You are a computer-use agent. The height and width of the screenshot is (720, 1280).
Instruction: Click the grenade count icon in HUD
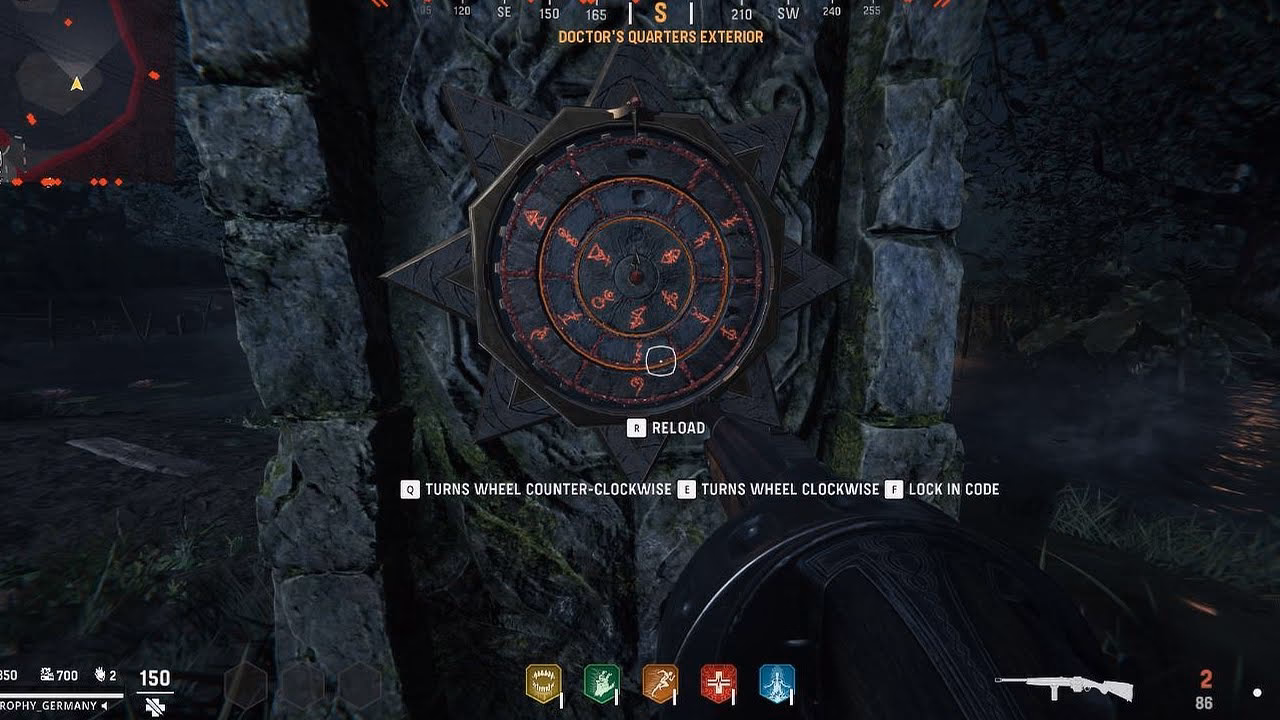click(100, 675)
